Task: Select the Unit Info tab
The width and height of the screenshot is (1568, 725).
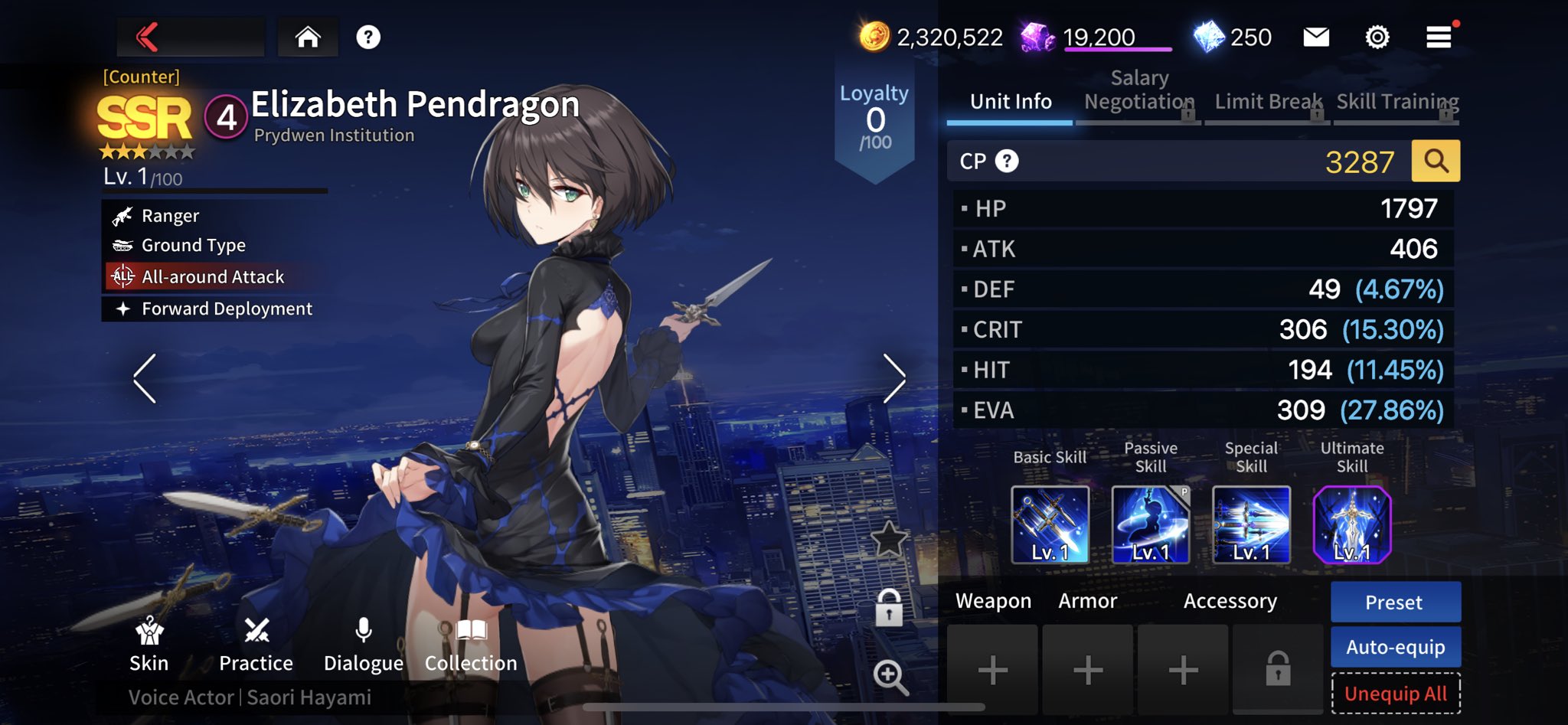Action: (1011, 102)
